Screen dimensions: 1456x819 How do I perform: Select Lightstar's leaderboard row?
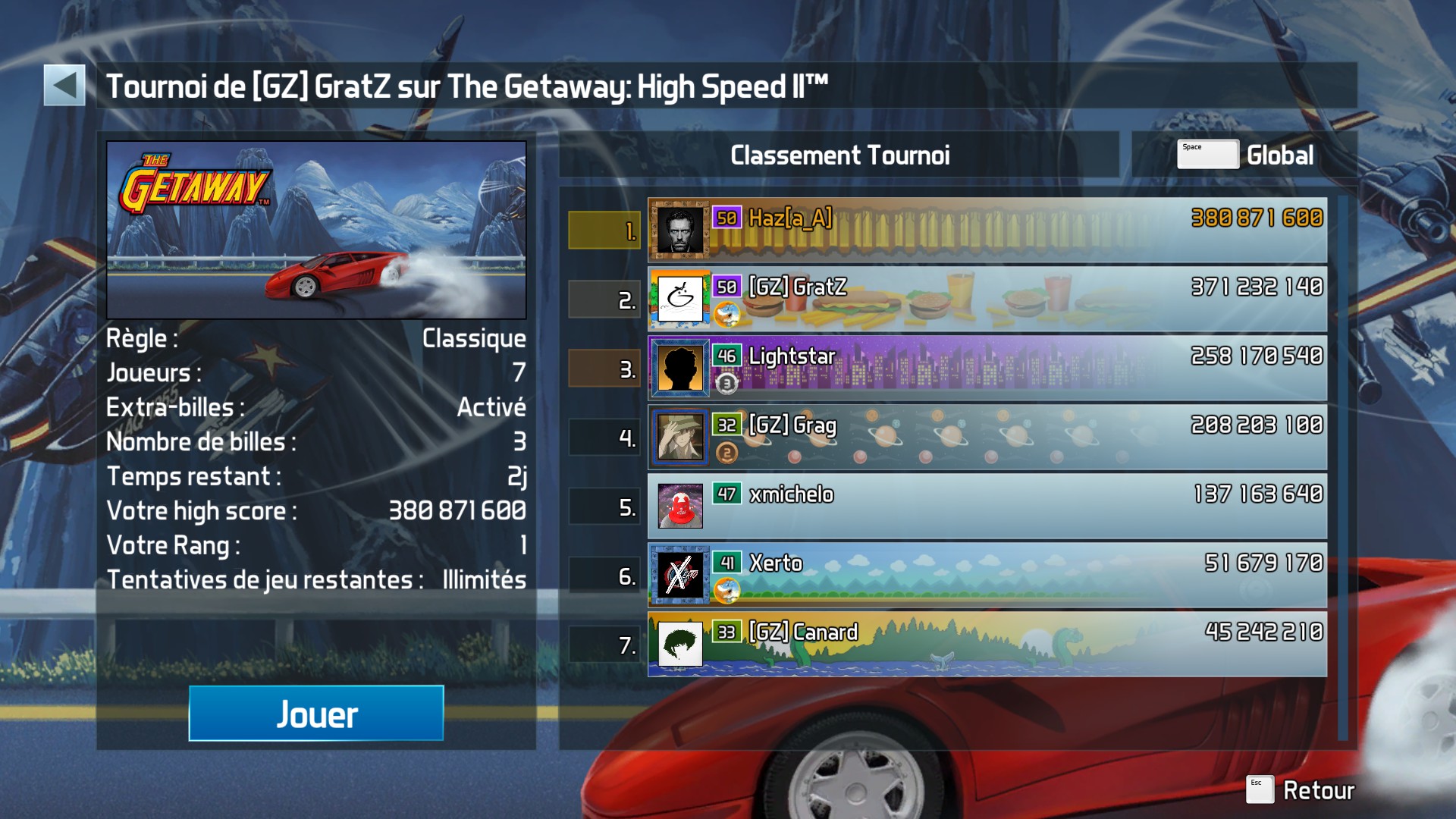pos(987,369)
